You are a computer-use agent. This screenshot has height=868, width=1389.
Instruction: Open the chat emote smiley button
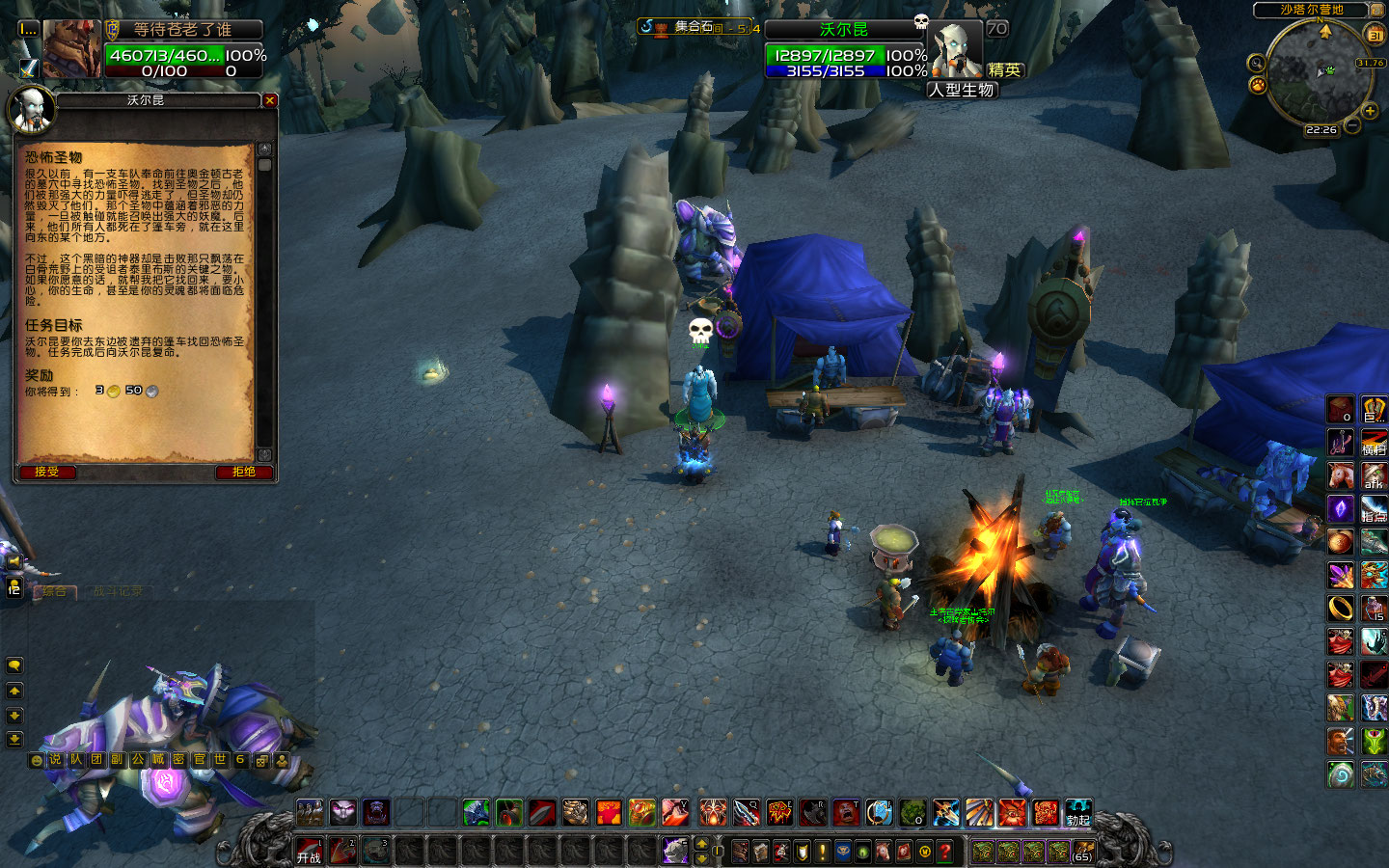[37, 760]
